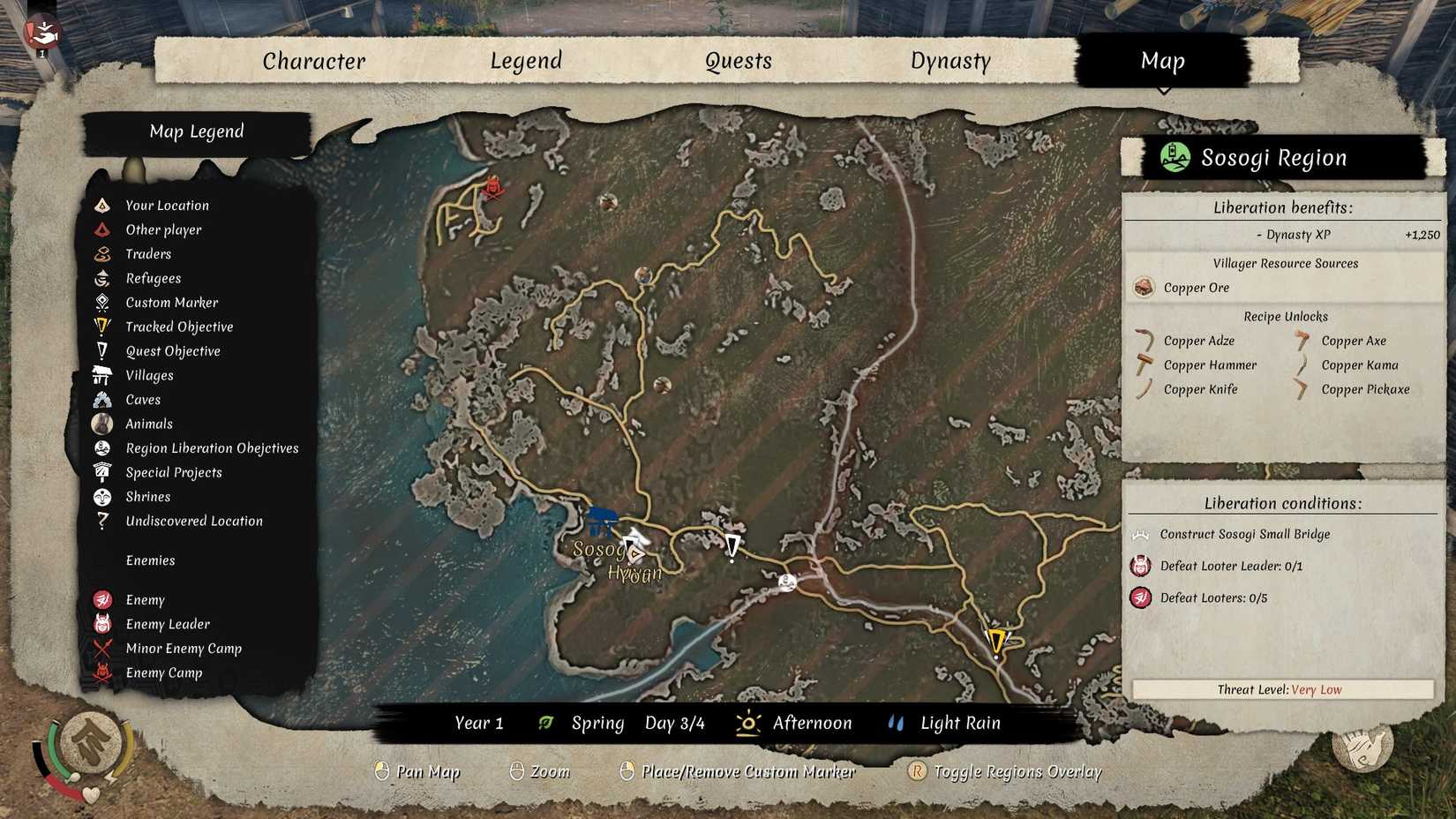Screen dimensions: 1456x819
Task: Select the Traders icon in Map Legend
Action: [x=102, y=253]
